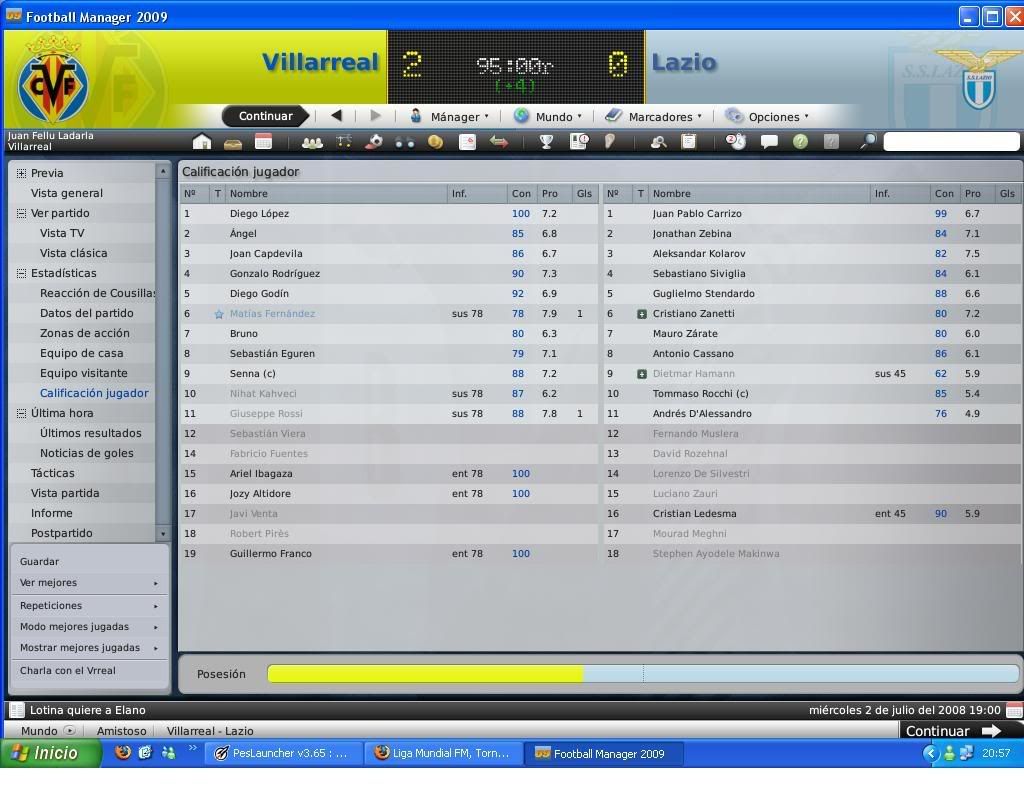Select Tácticas in the sidebar
Viewport: 1024px width, 791px height.
[52, 473]
